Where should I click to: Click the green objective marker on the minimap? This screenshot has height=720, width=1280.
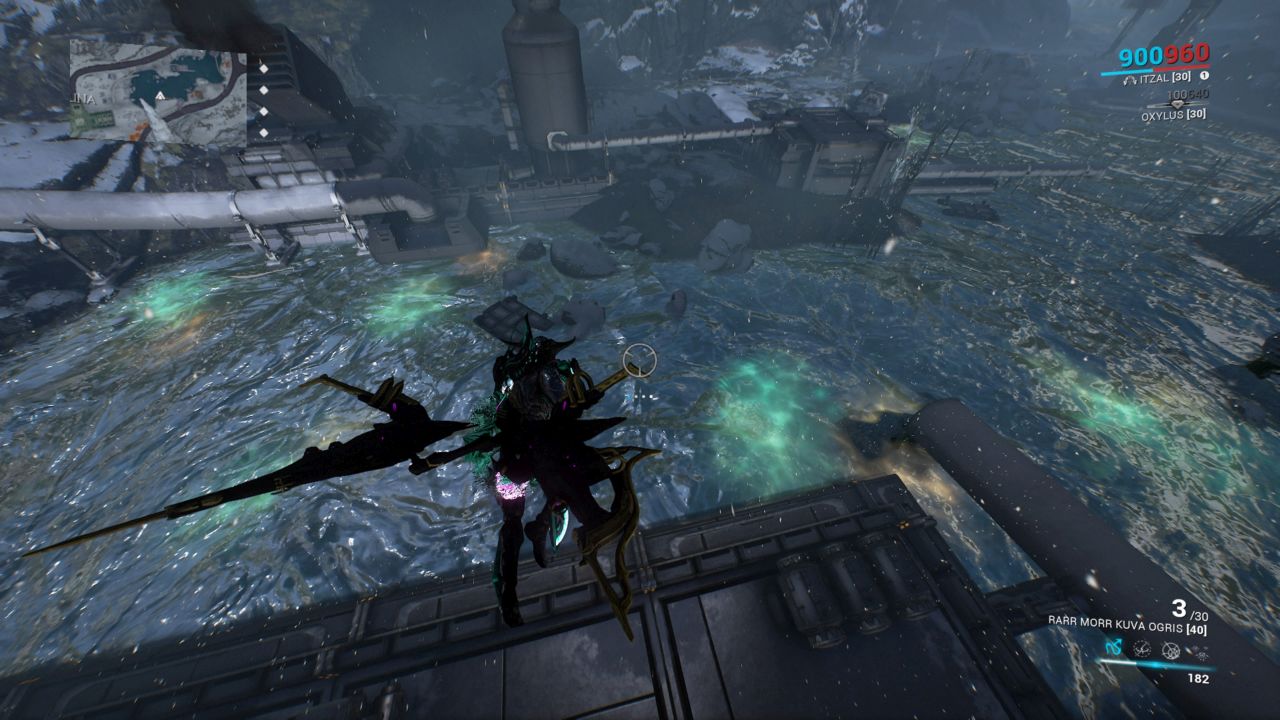pos(87,117)
